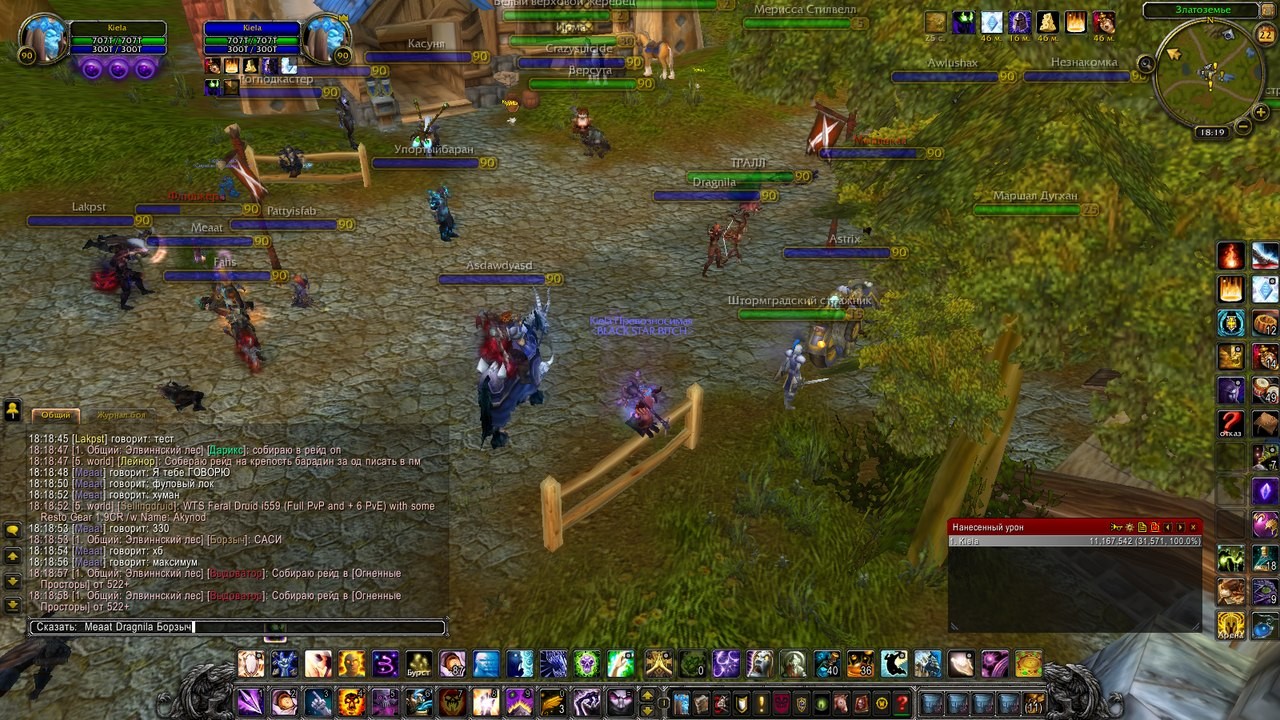Click the red question mark help micro-button

[902, 703]
